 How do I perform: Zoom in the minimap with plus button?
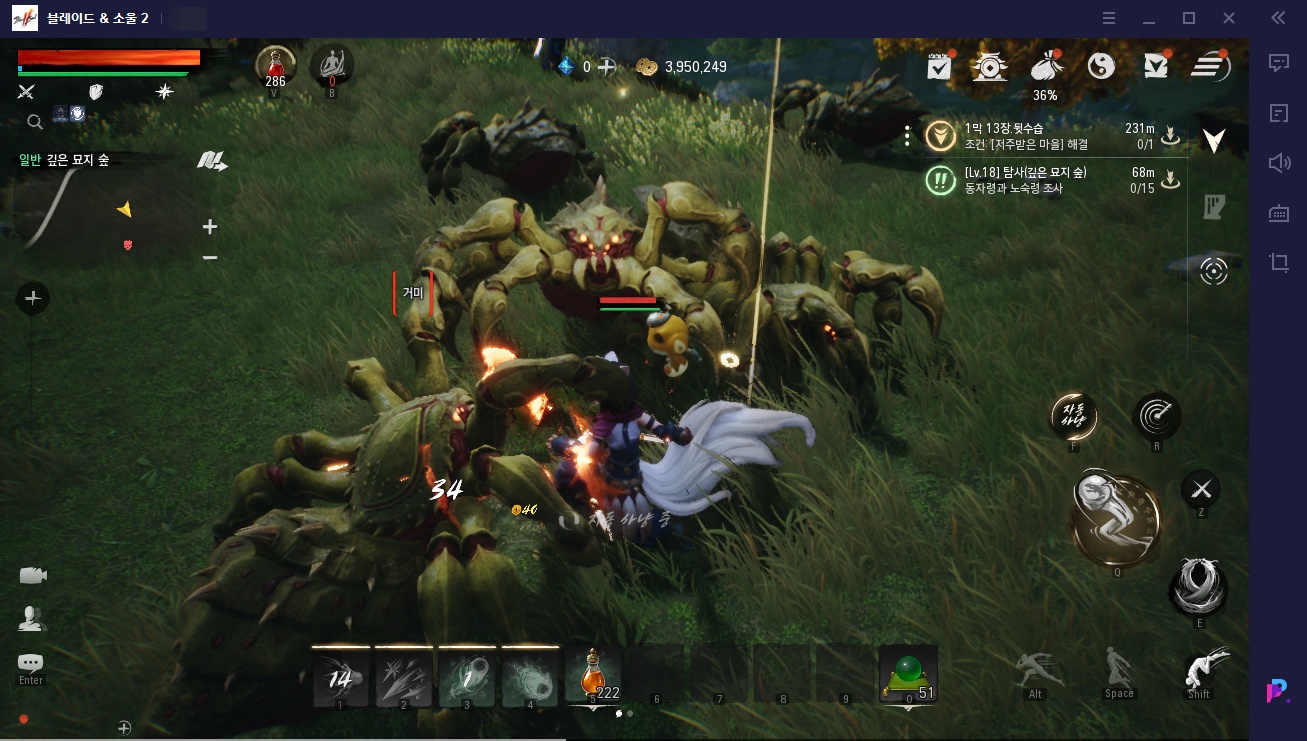click(x=210, y=227)
